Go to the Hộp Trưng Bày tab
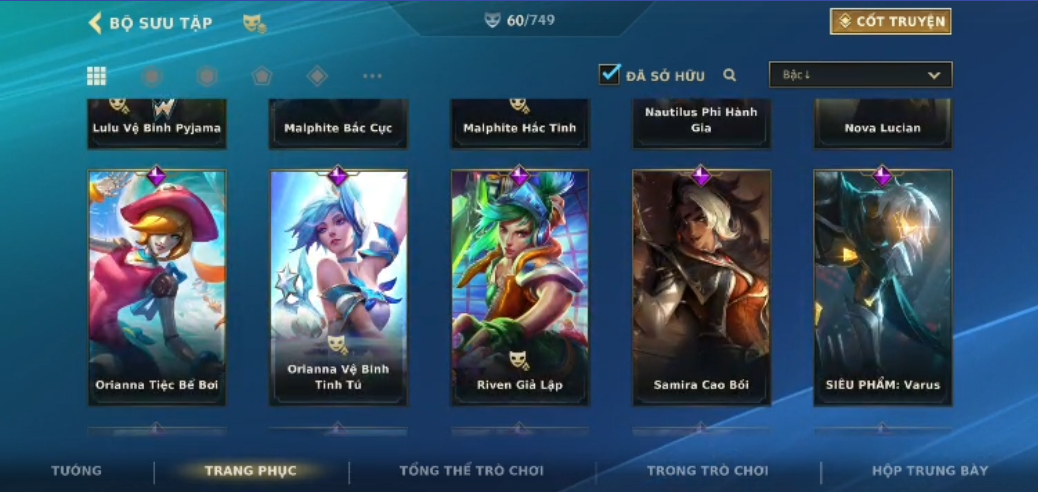Image resolution: width=1038 pixels, height=492 pixels. 930,470
